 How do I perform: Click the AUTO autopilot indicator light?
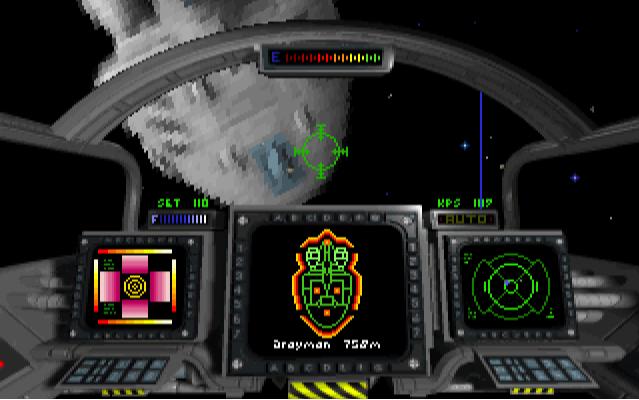pyautogui.click(x=462, y=217)
